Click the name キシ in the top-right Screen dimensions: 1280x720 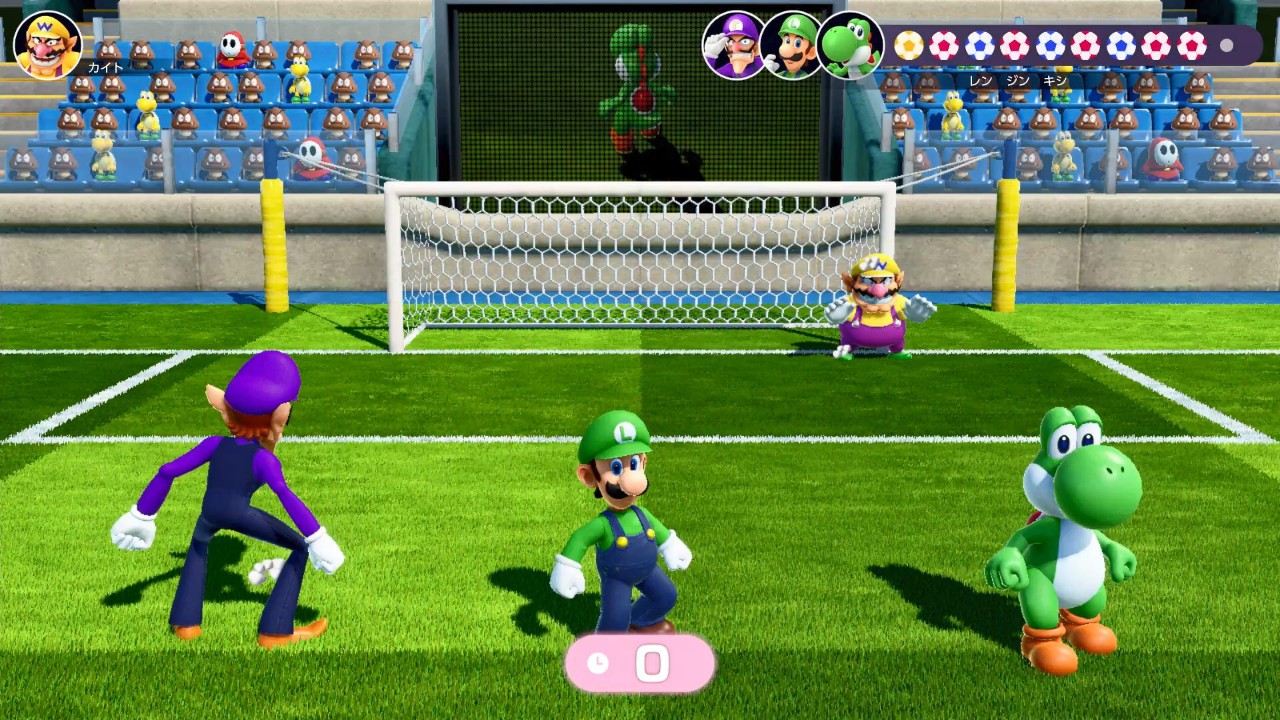coord(1053,79)
